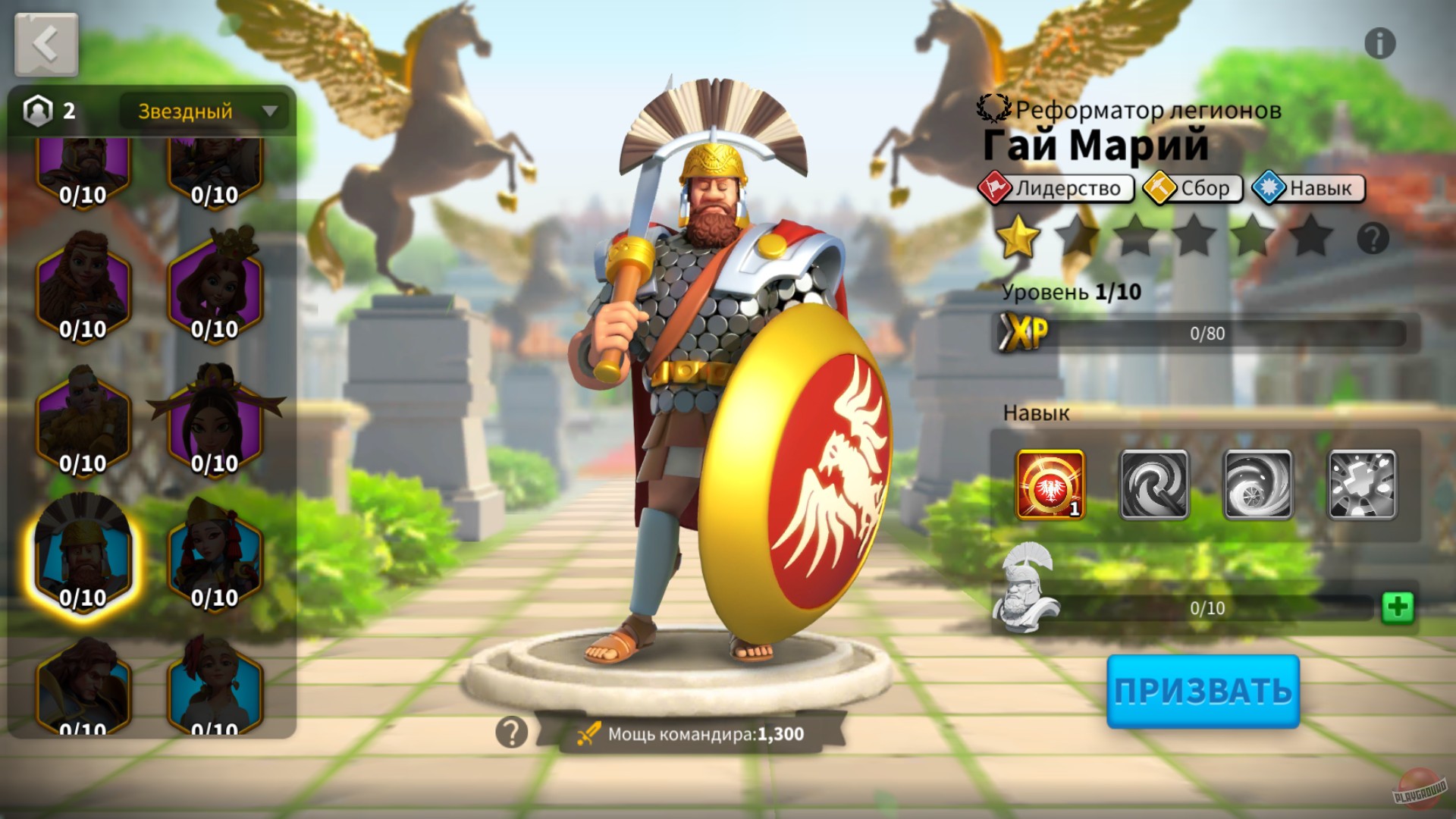Click the help question mark near commander power
1456x819 pixels.
tap(512, 732)
